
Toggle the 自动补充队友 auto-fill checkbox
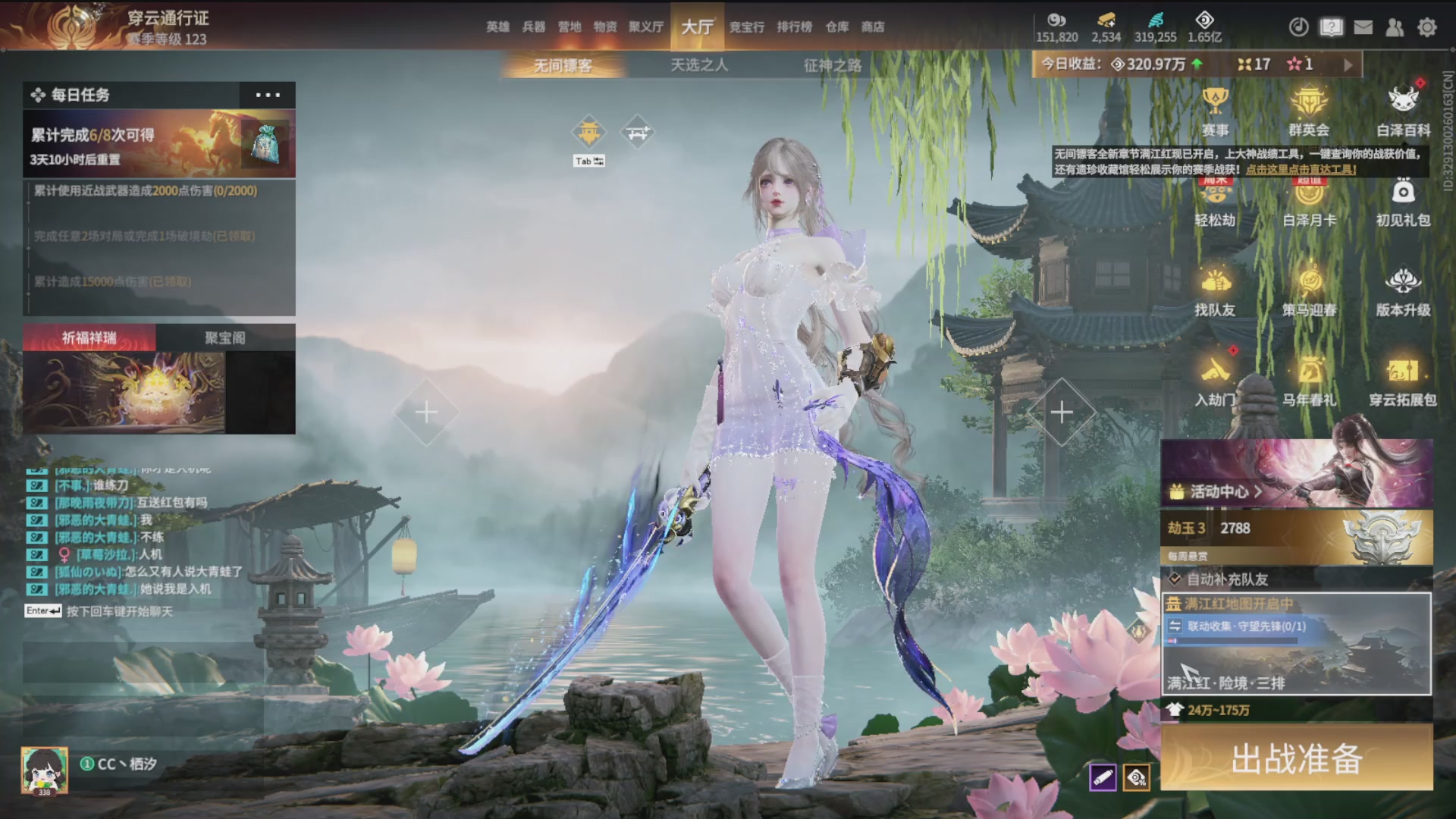click(x=1175, y=579)
